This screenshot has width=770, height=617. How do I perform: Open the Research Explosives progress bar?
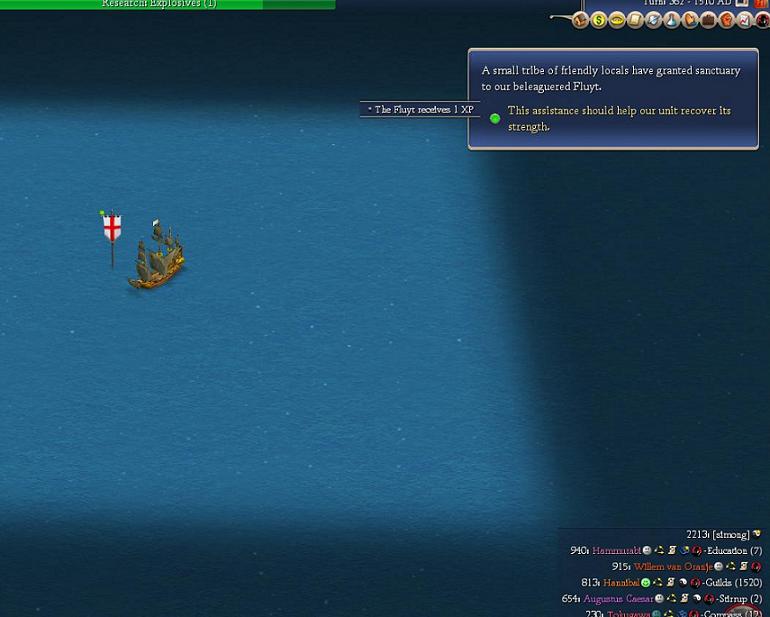tap(167, 4)
